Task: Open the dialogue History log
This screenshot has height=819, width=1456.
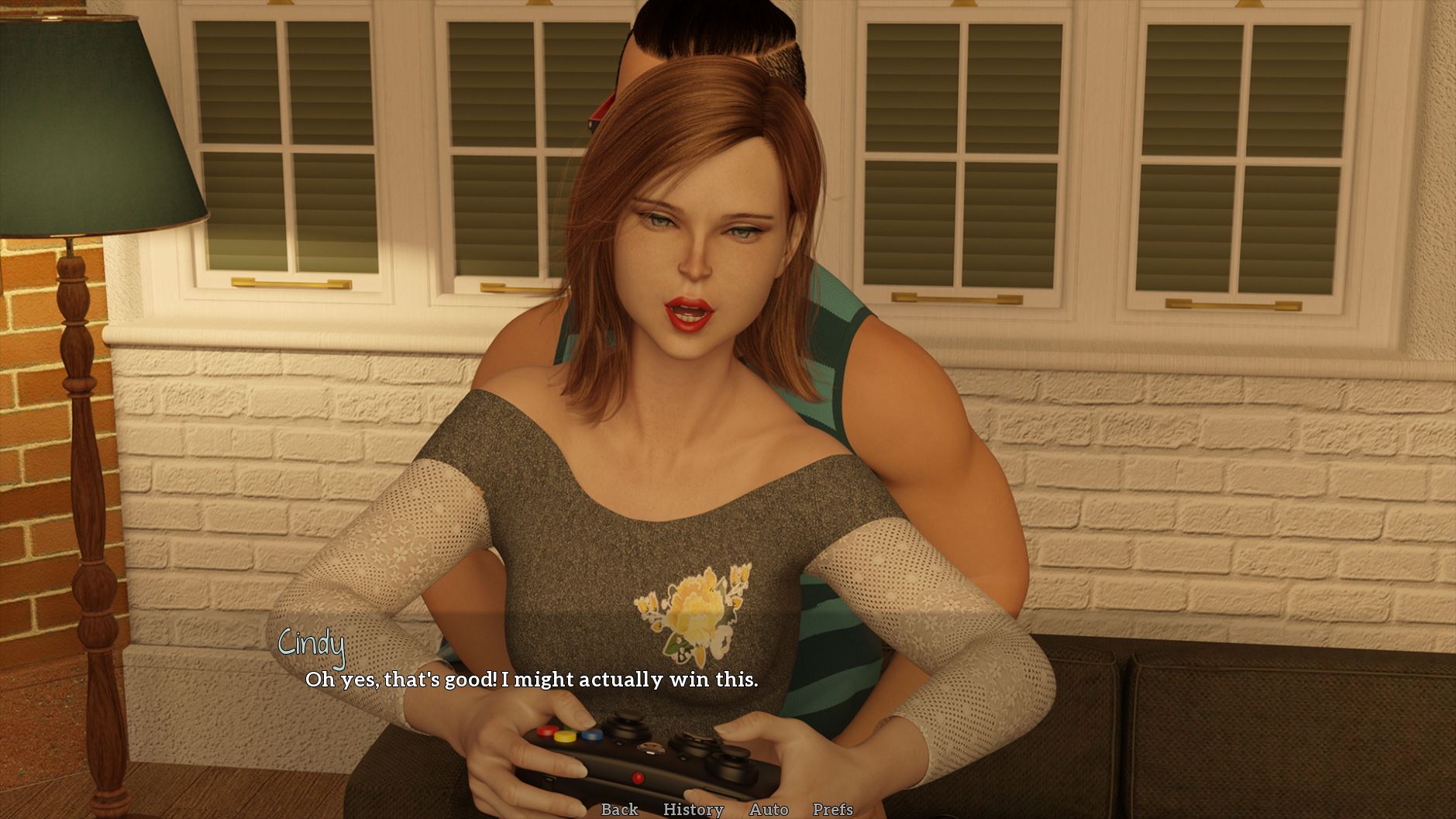Action: (x=693, y=809)
